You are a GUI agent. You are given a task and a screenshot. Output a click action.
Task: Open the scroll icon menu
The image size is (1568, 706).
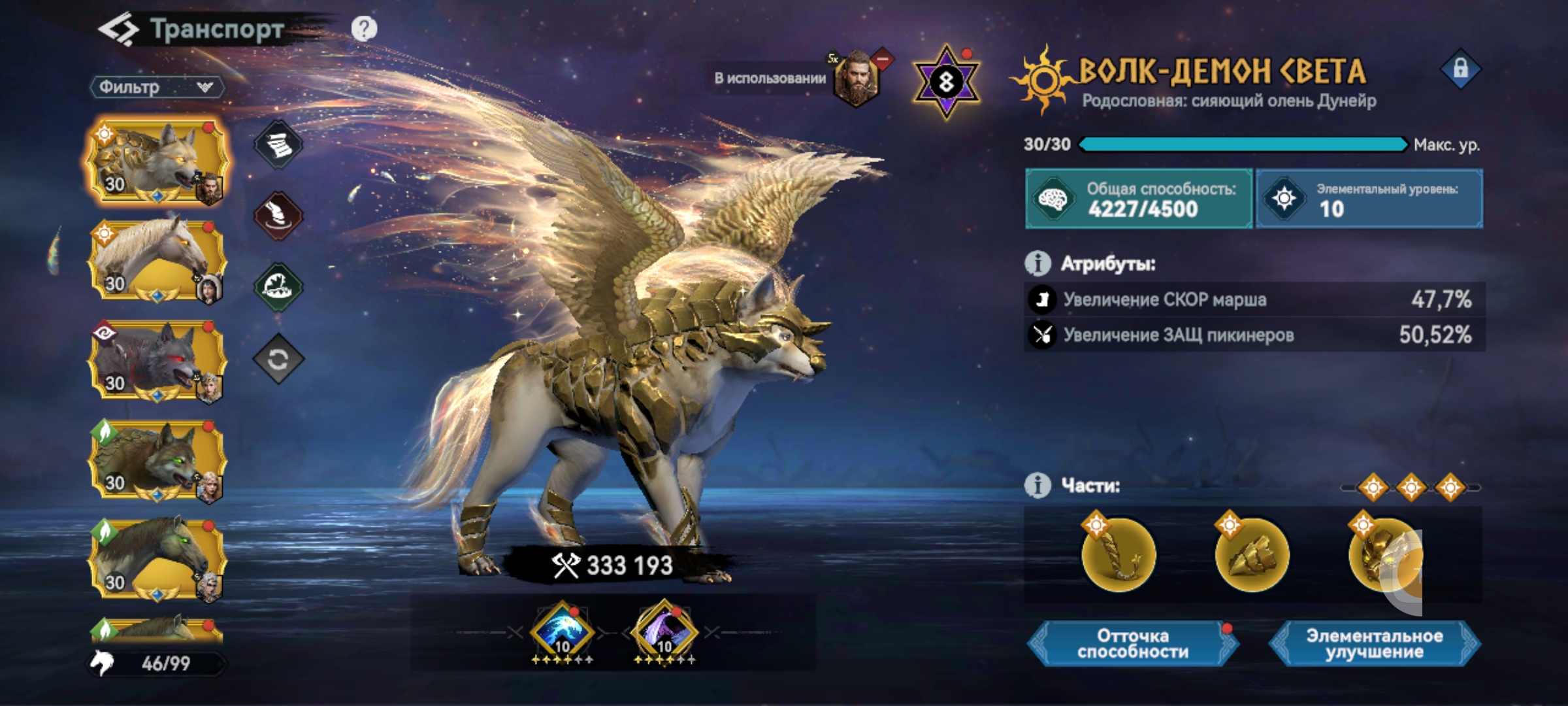click(278, 145)
